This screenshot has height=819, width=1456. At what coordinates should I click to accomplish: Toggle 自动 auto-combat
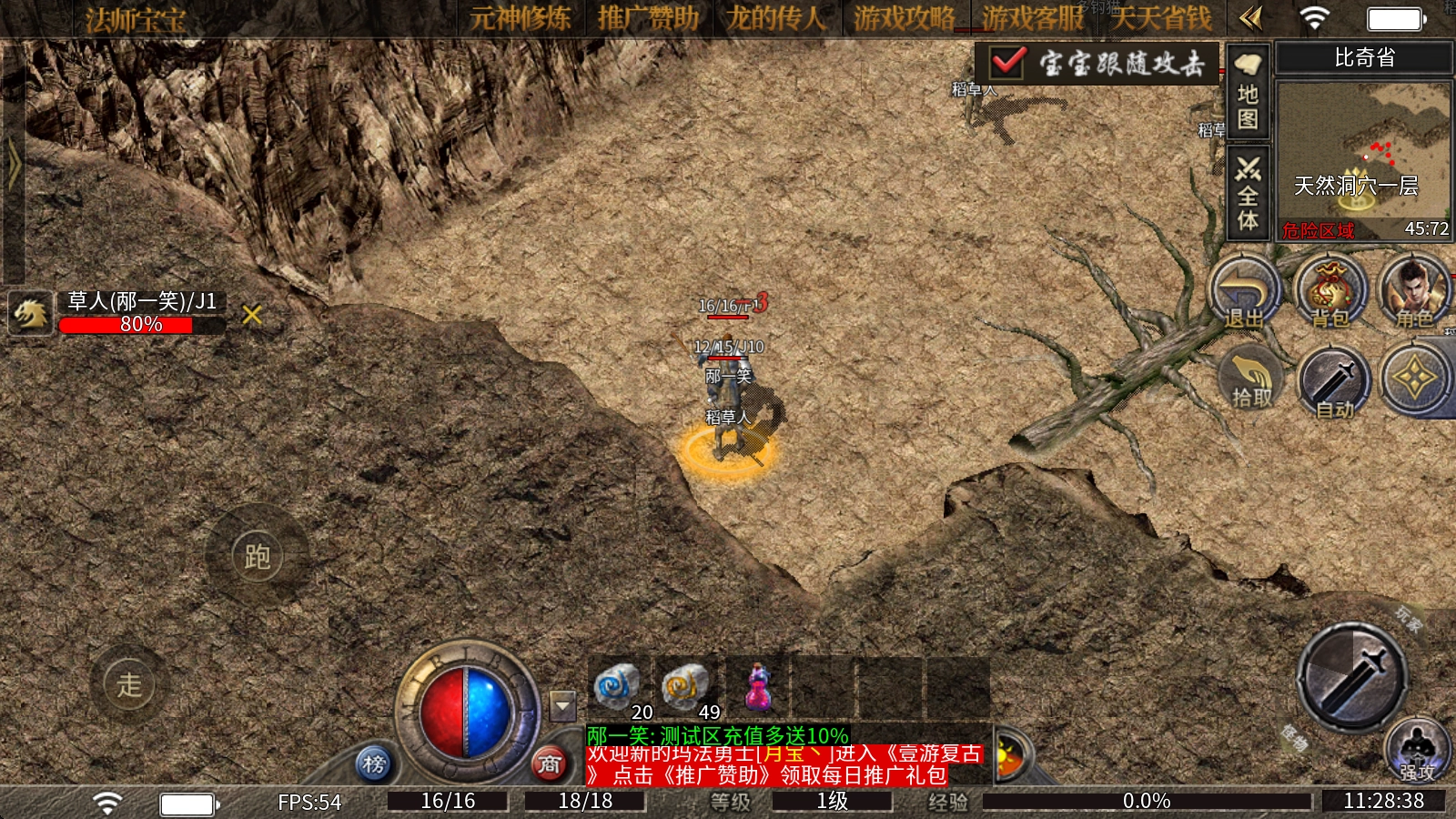click(x=1335, y=384)
